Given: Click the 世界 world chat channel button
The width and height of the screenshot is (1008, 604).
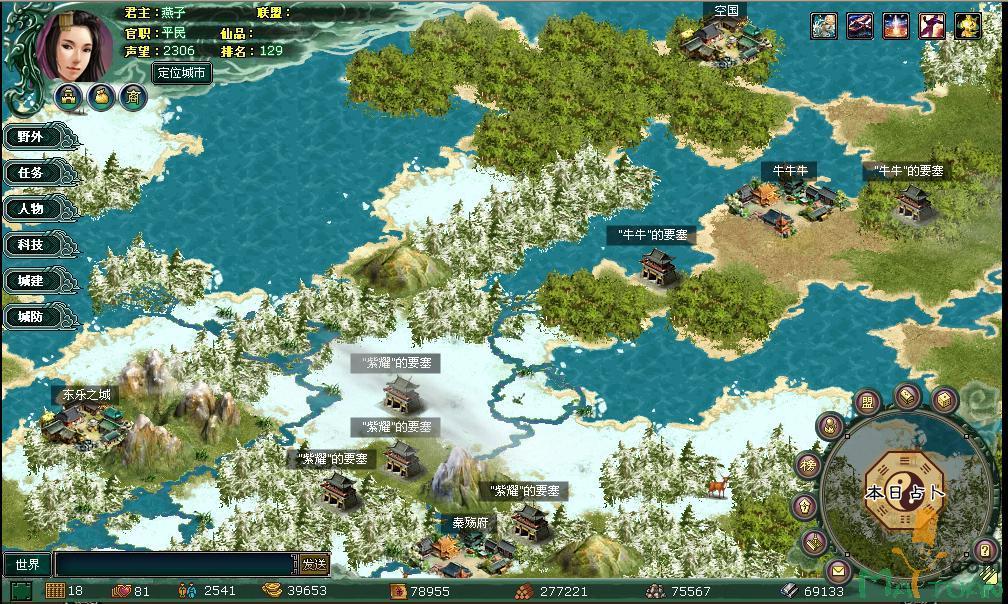Looking at the screenshot, I should (x=27, y=565).
